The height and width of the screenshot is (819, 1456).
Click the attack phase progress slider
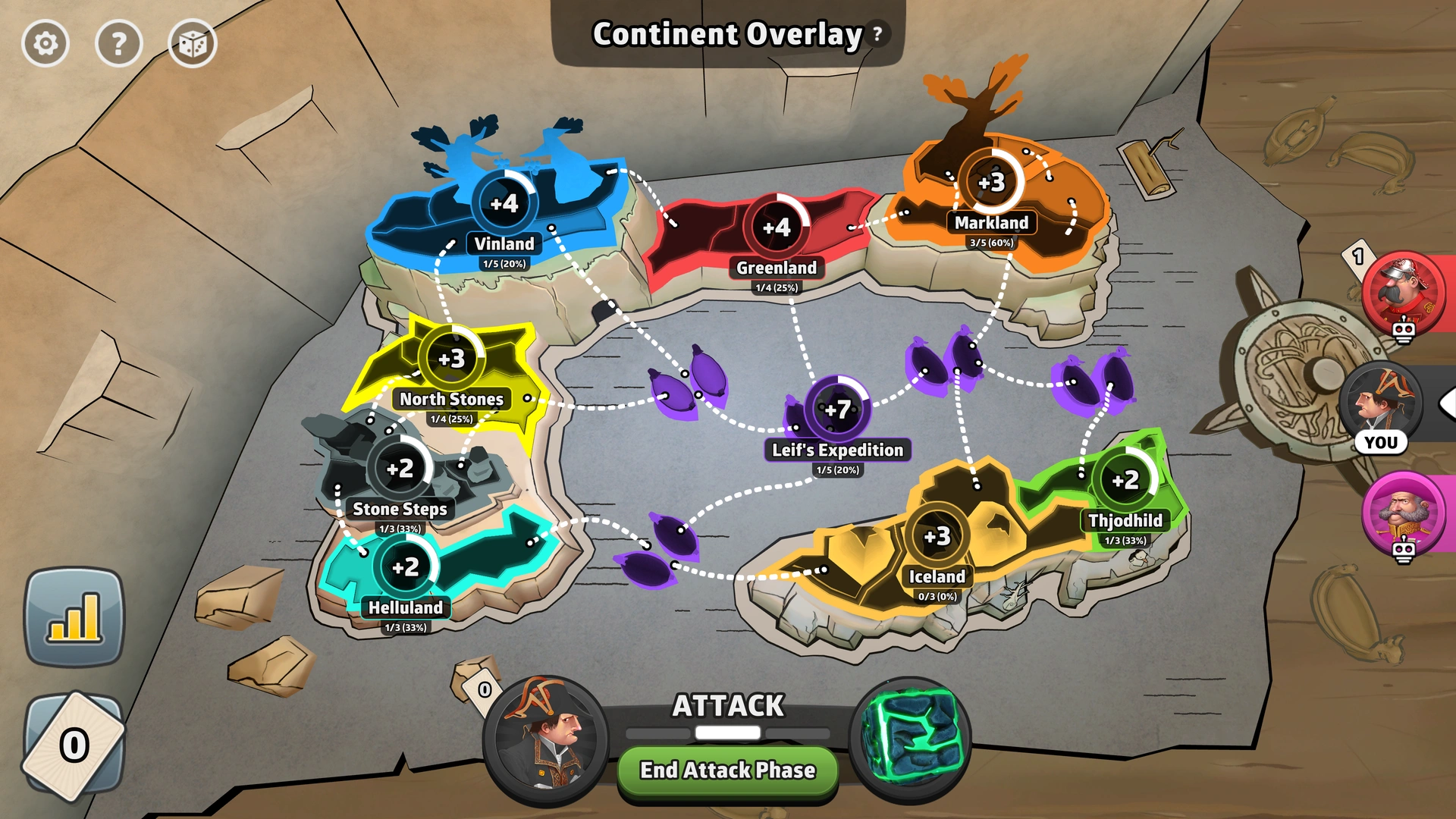726,732
